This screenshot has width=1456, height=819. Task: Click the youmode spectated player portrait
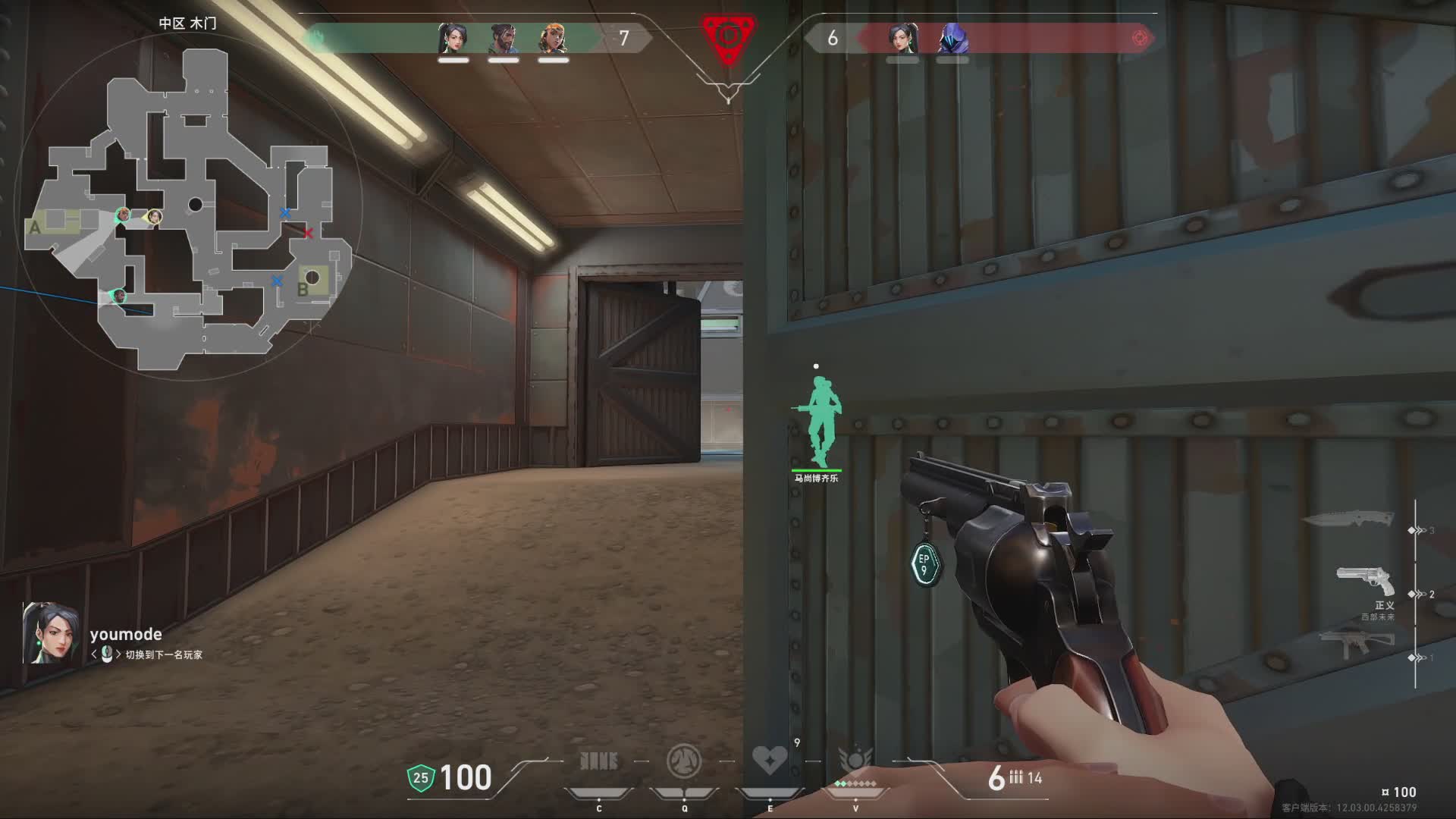tap(50, 634)
